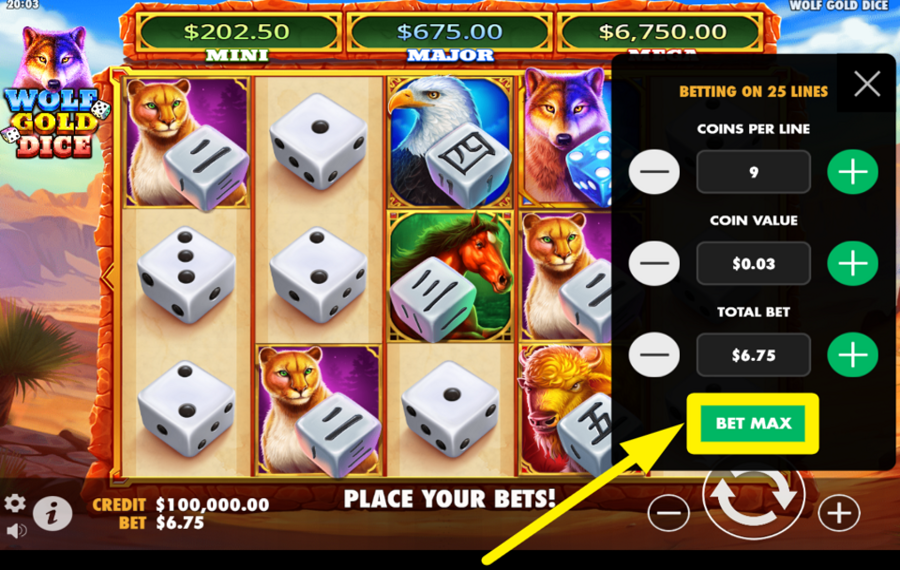This screenshot has height=570, width=900.
Task: Close the bet settings panel
Action: coord(866,84)
